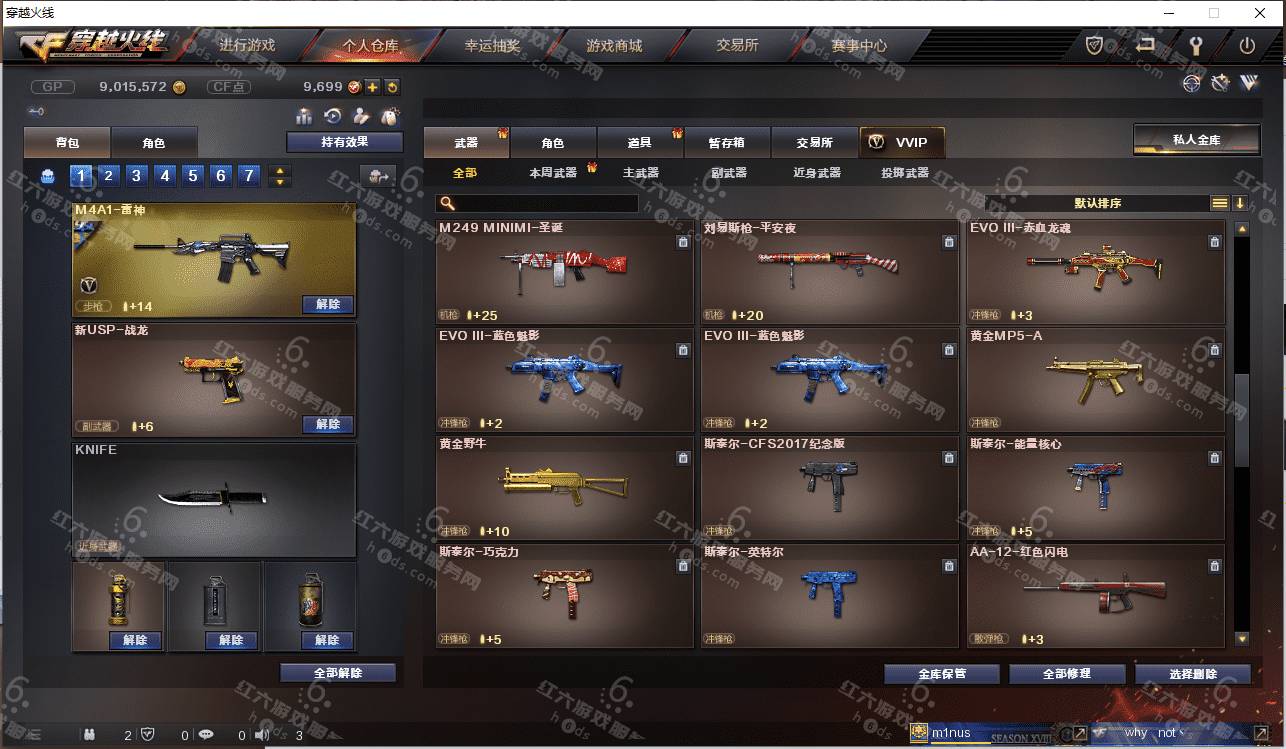Switch to backpack number 3

tap(137, 176)
